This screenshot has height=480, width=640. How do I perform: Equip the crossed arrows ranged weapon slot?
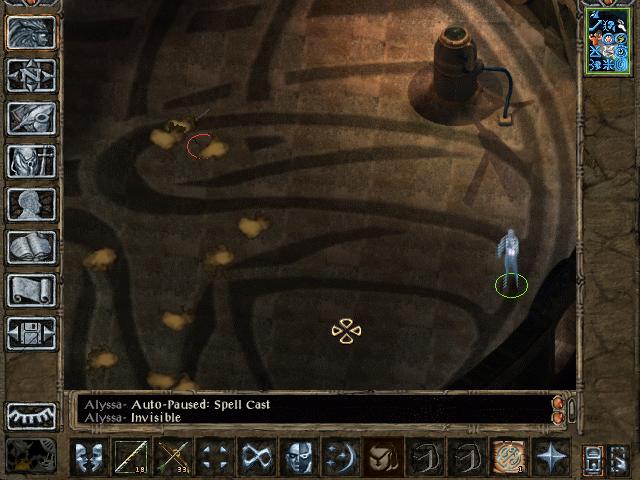172,457
